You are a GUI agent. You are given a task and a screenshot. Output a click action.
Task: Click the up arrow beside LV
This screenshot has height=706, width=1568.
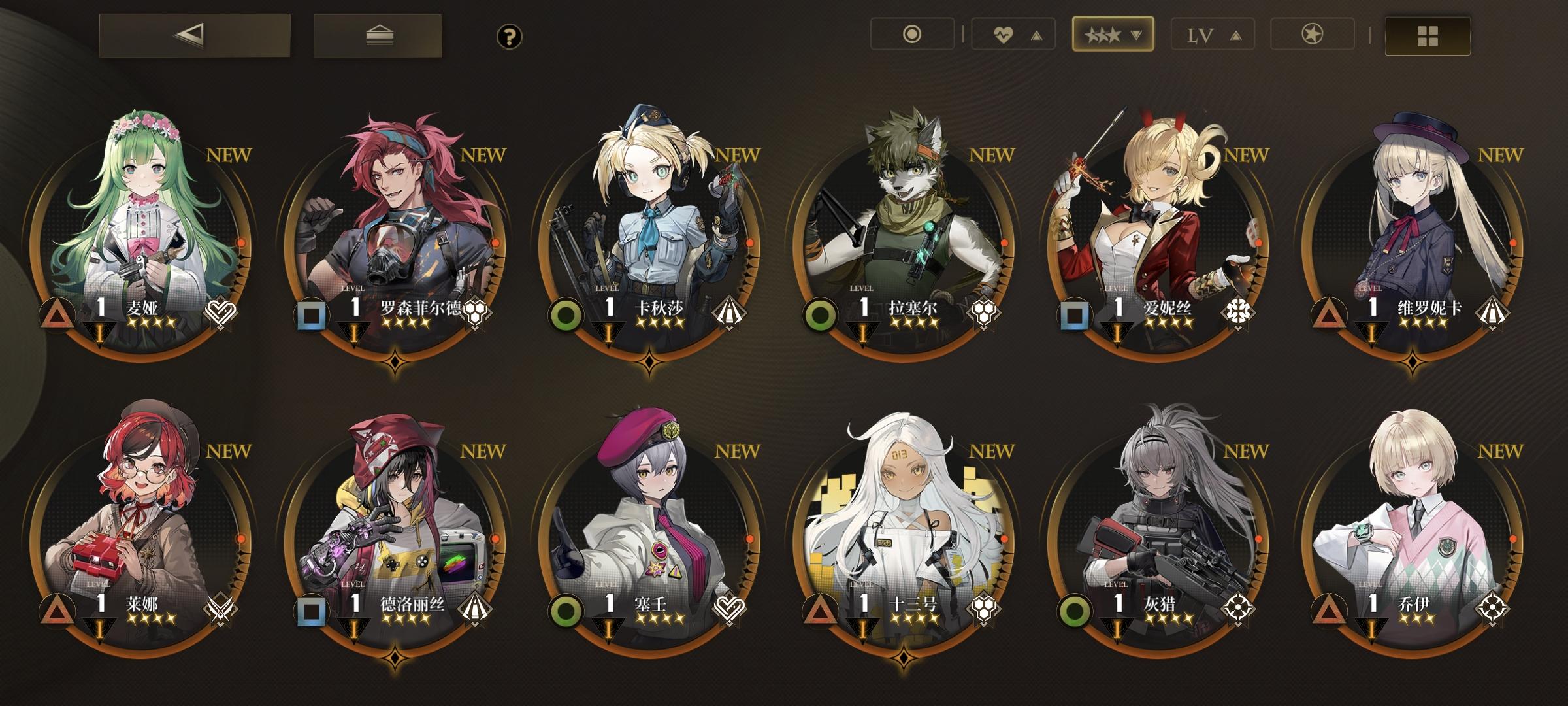(1237, 35)
